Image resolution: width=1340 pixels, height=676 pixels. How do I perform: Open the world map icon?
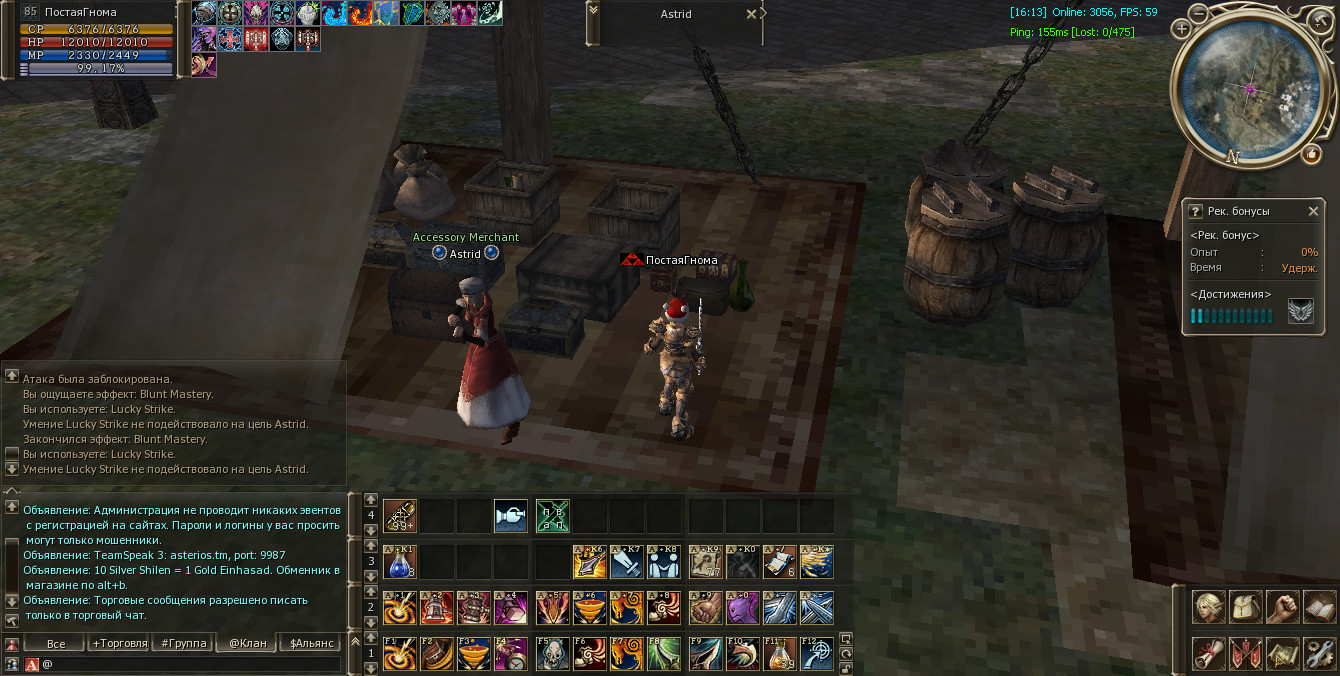tap(1282, 654)
